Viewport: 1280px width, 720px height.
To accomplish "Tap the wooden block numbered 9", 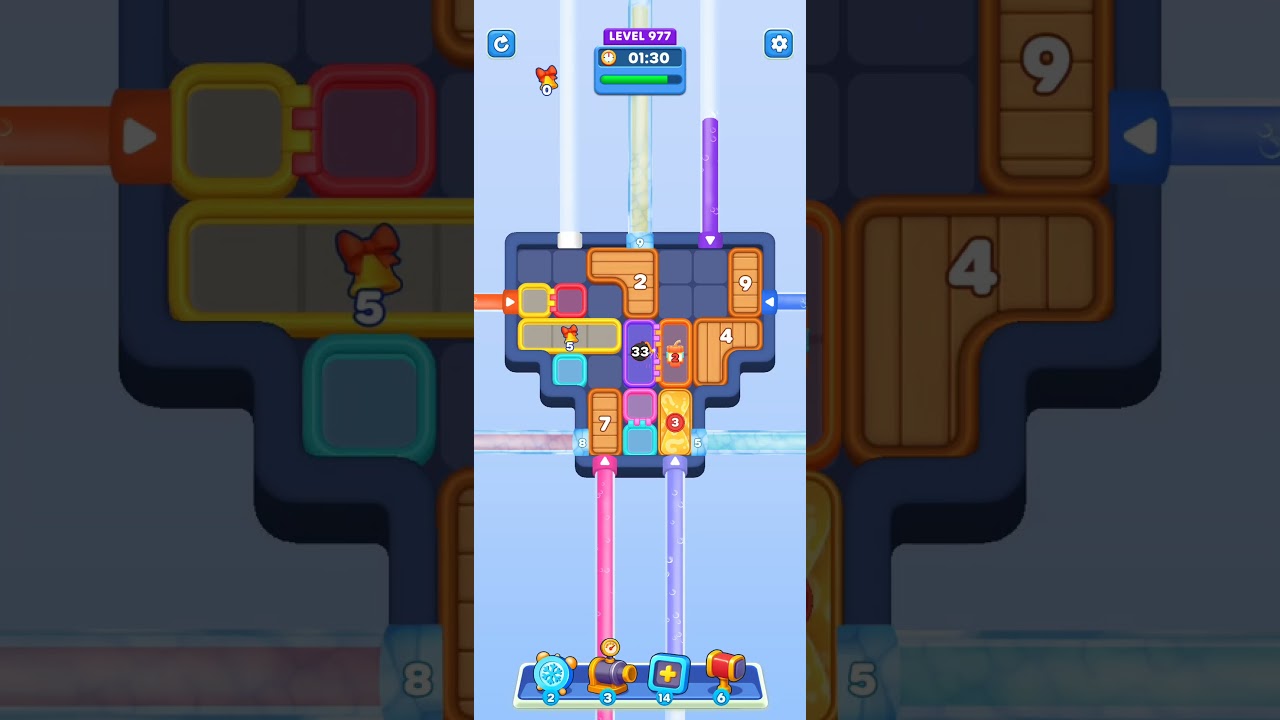I will (x=745, y=283).
